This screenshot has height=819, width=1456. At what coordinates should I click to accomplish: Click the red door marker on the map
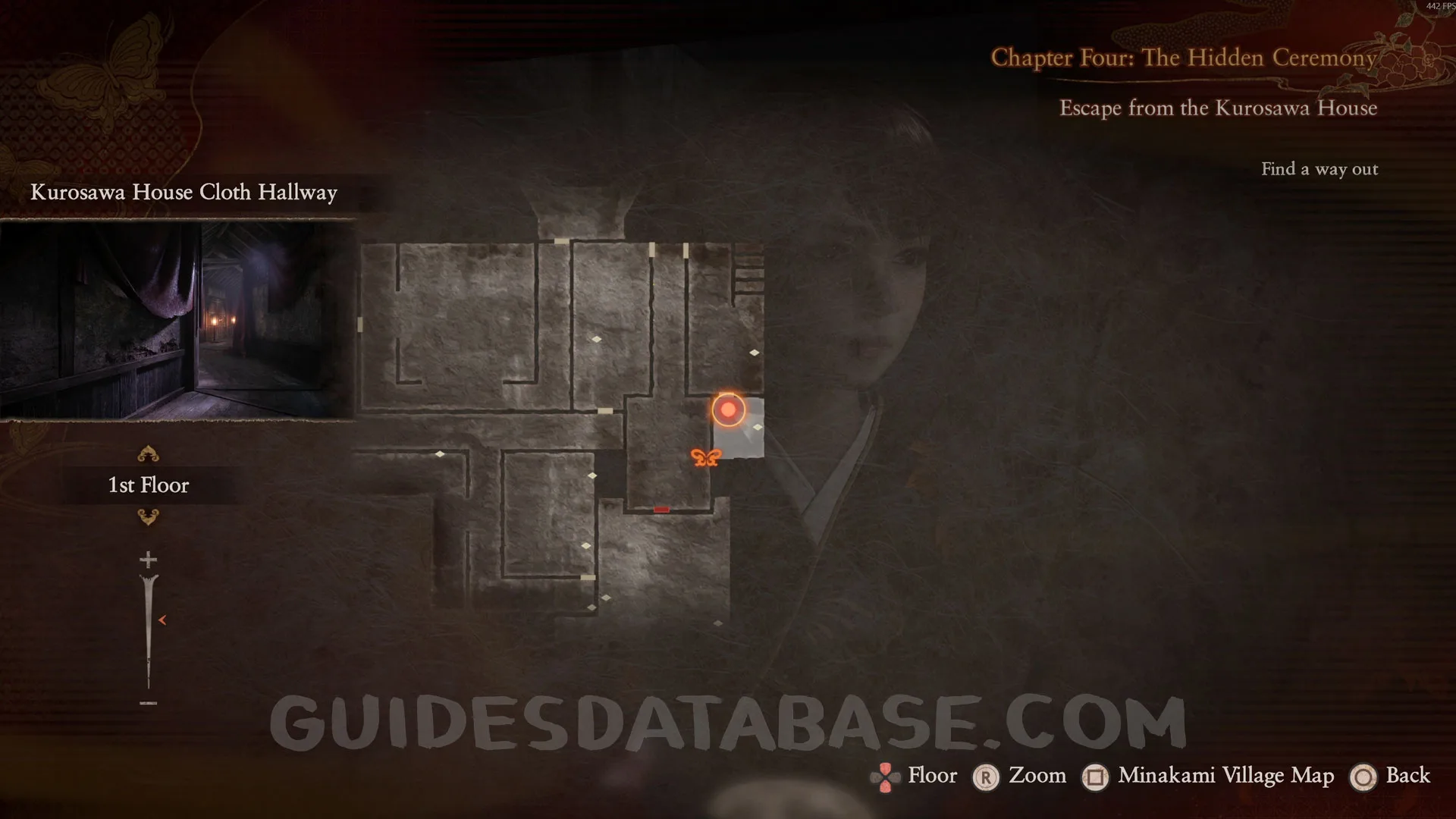coord(661,510)
